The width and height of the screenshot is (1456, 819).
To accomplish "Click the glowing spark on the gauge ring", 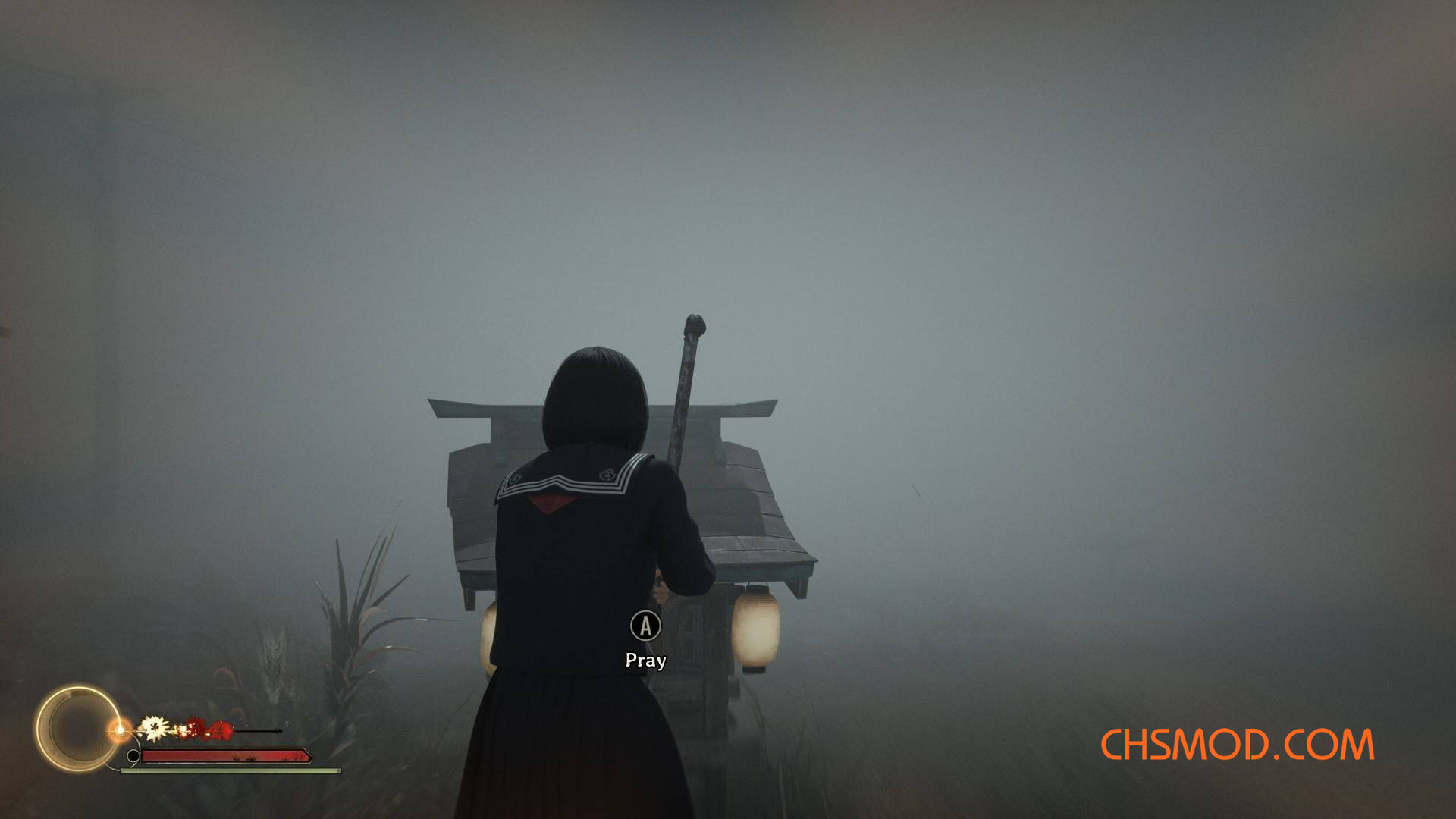I will click(x=121, y=730).
